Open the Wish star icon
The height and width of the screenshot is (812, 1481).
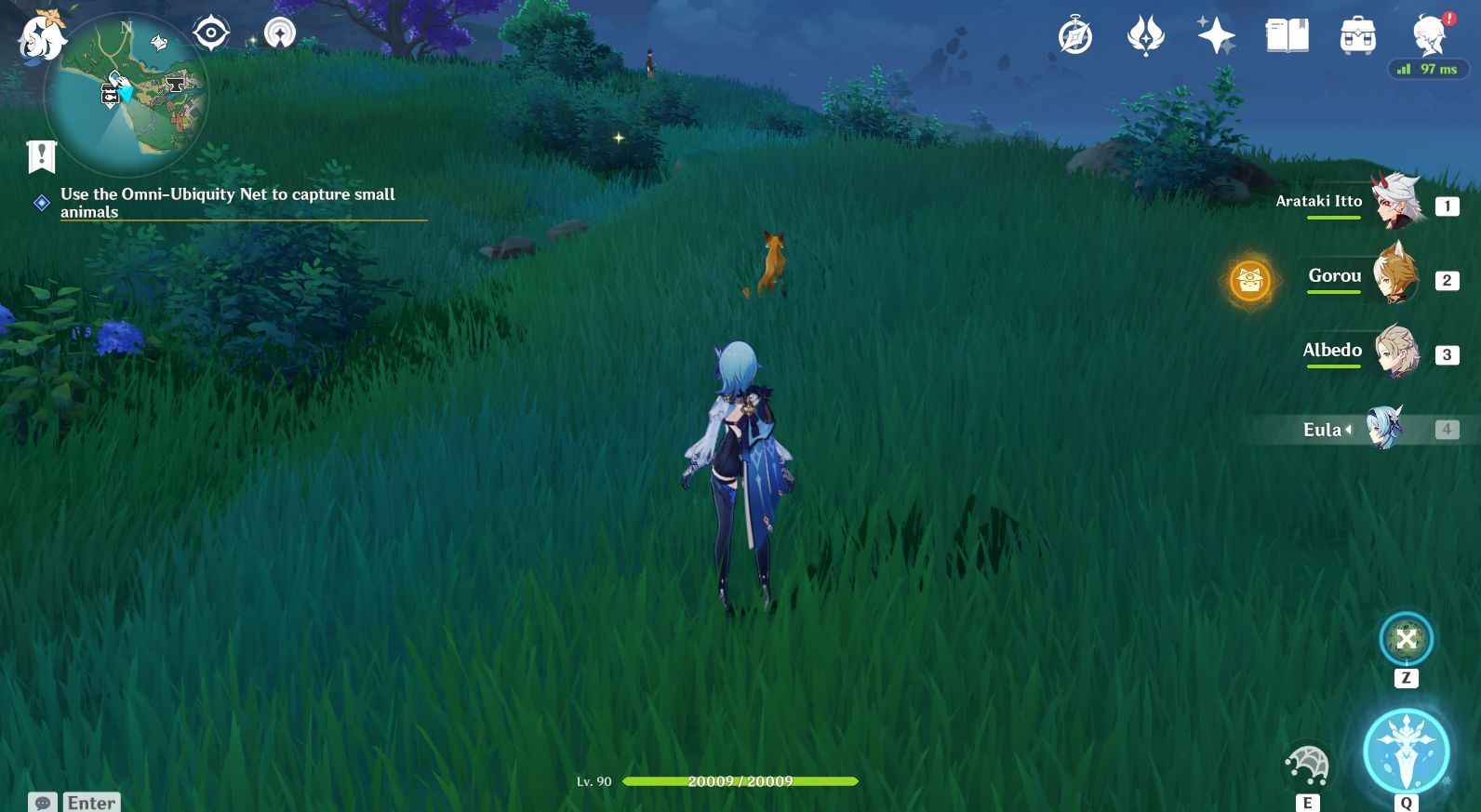click(x=1216, y=37)
